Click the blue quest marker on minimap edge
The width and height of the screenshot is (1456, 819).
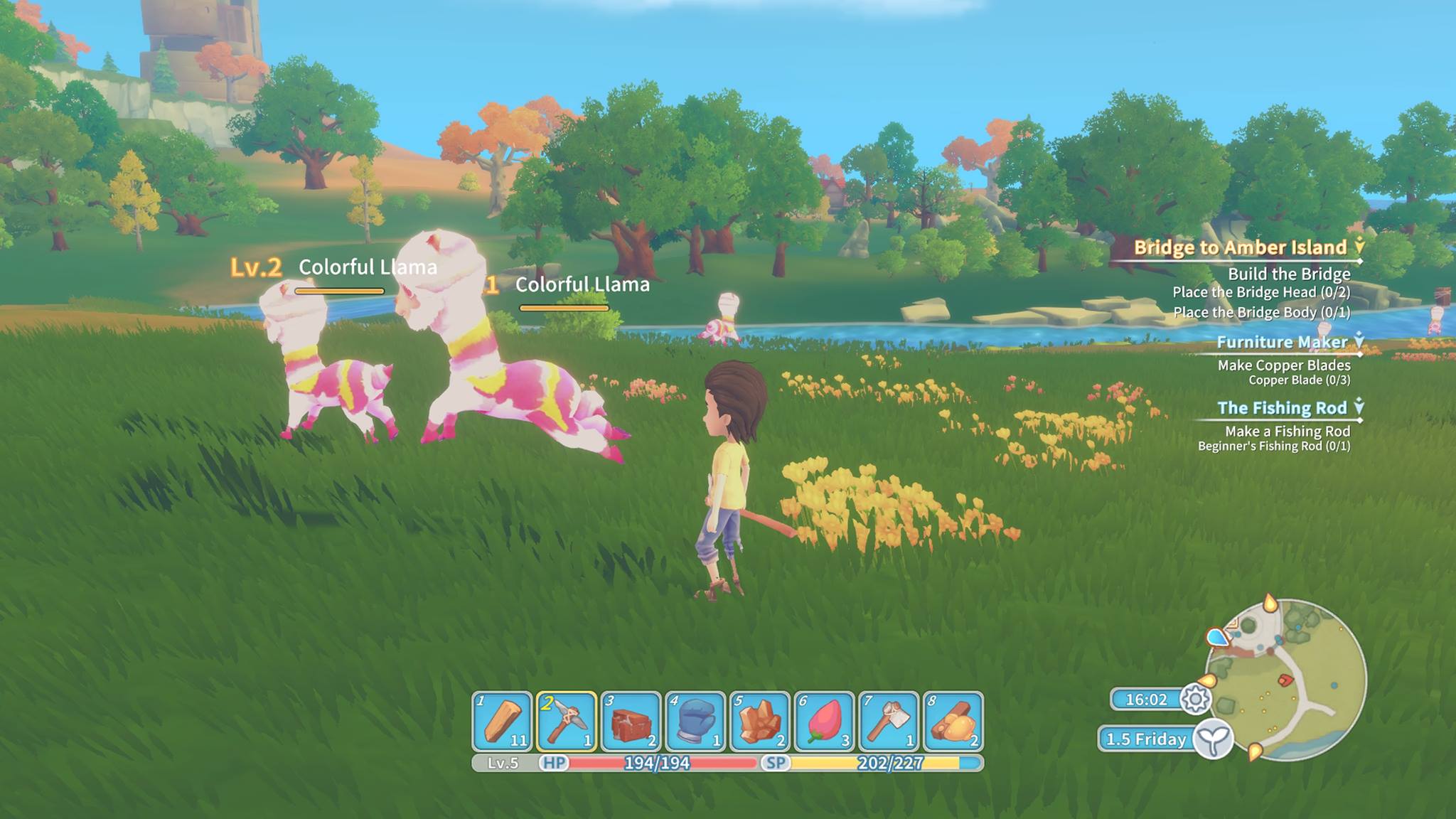pyautogui.click(x=1218, y=637)
